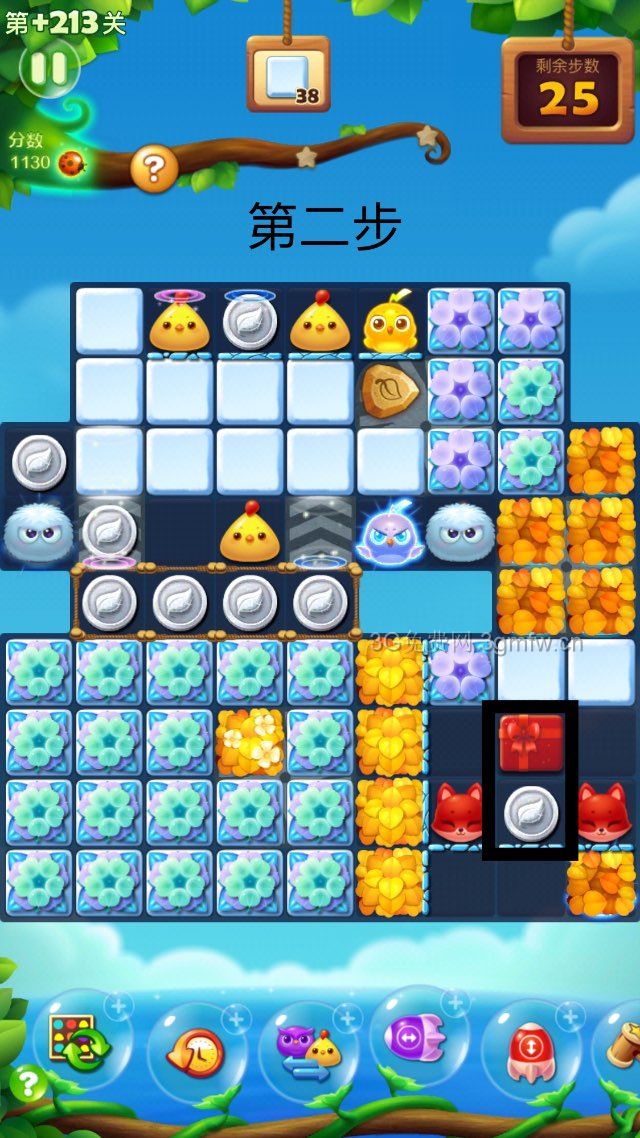The height and width of the screenshot is (1138, 640).
Task: Select the stone-wrapped leaf tile
Action: pos(390,392)
